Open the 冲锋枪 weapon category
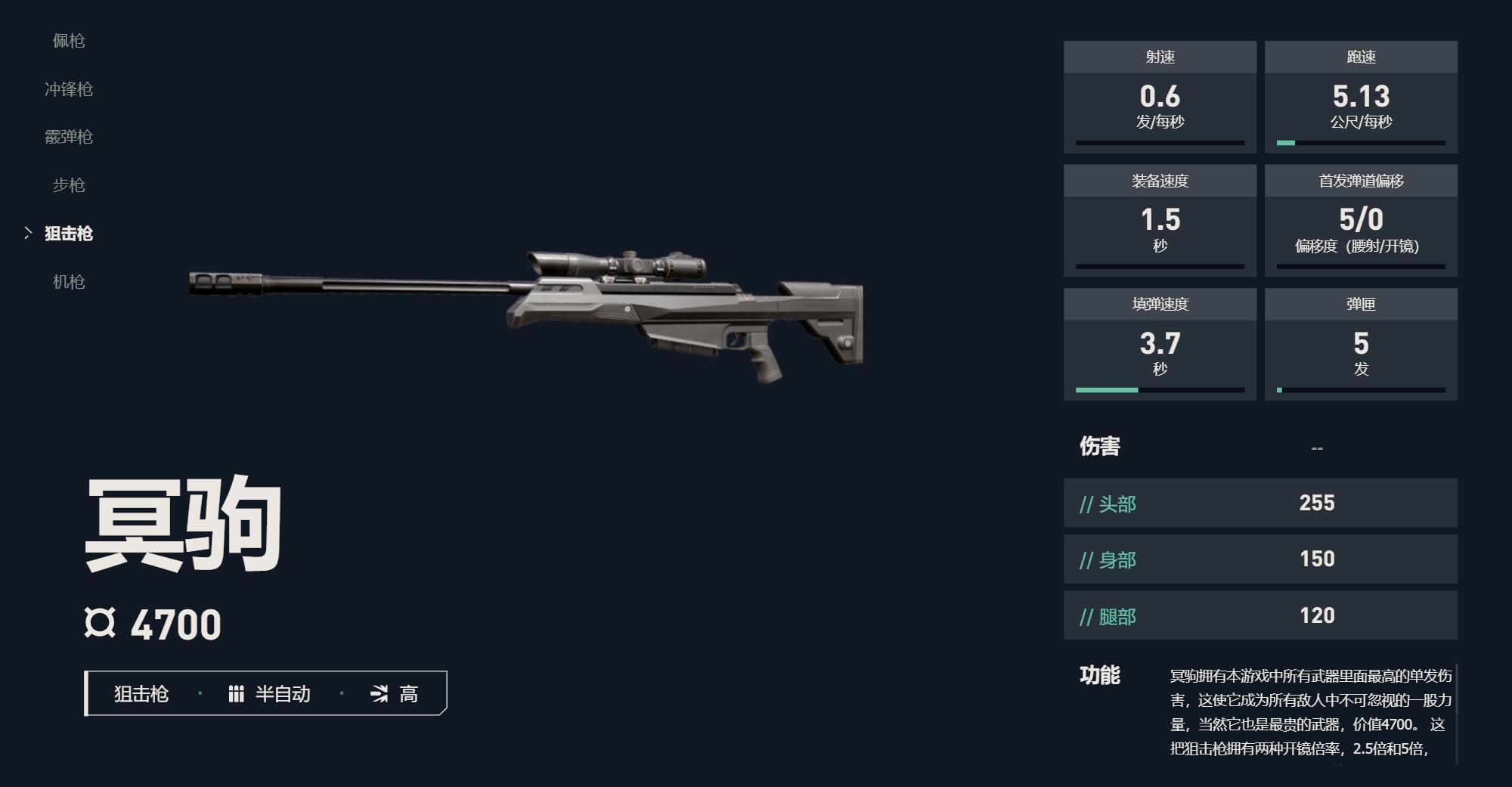 click(69, 89)
